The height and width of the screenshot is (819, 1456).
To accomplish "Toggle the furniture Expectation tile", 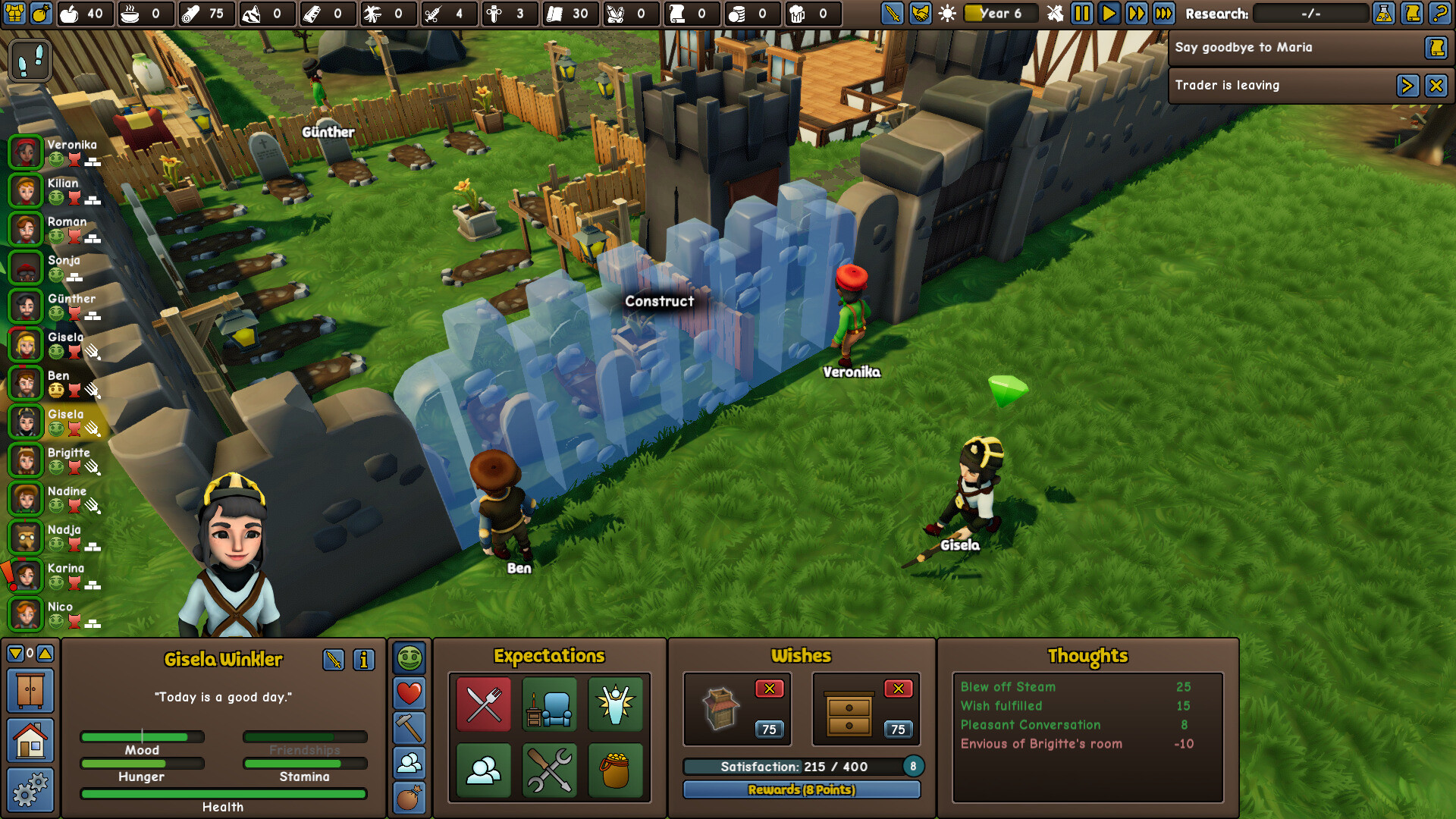I will click(550, 706).
